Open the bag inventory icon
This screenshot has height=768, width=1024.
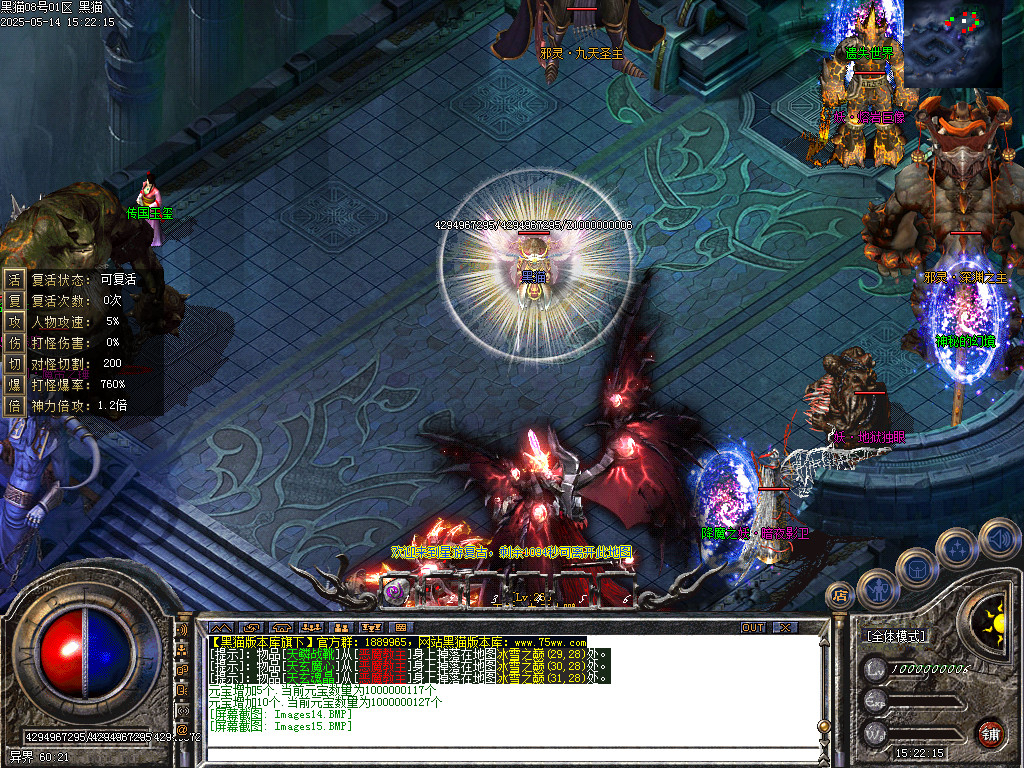pos(916,567)
